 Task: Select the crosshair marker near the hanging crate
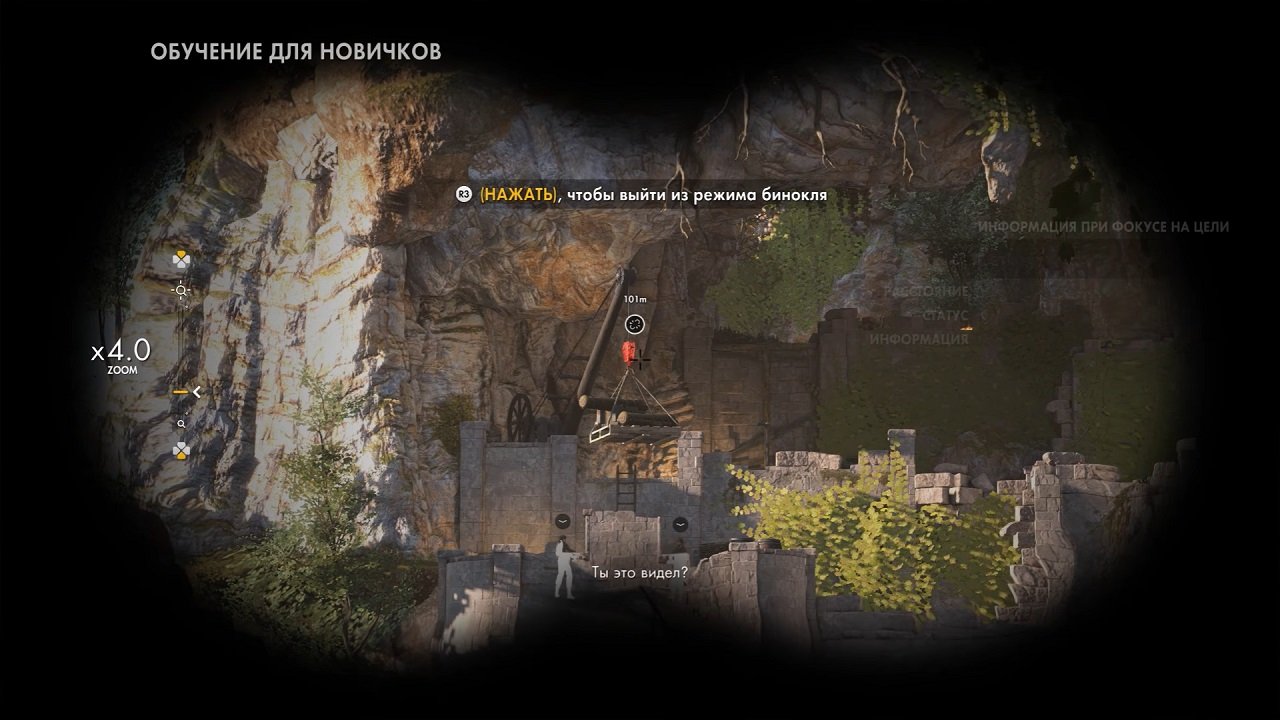(642, 361)
